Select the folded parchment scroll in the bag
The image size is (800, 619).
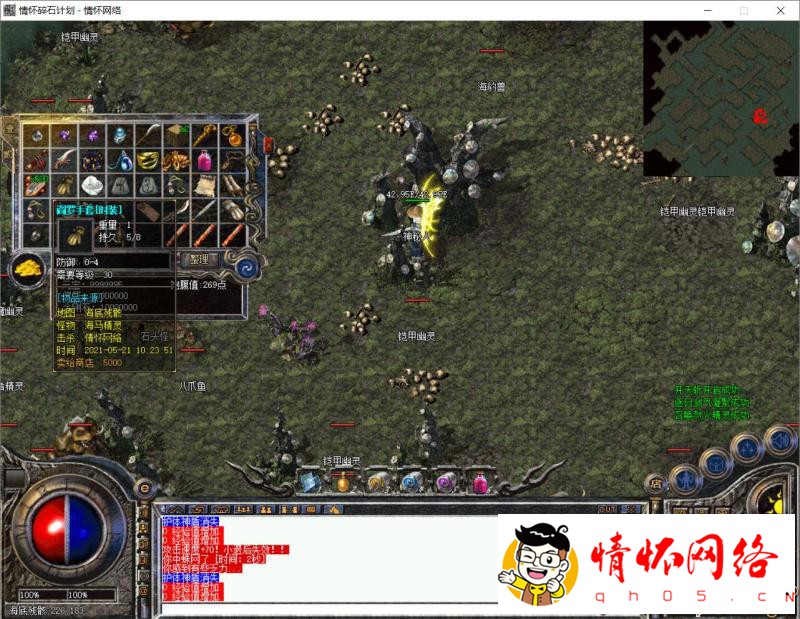click(x=205, y=185)
